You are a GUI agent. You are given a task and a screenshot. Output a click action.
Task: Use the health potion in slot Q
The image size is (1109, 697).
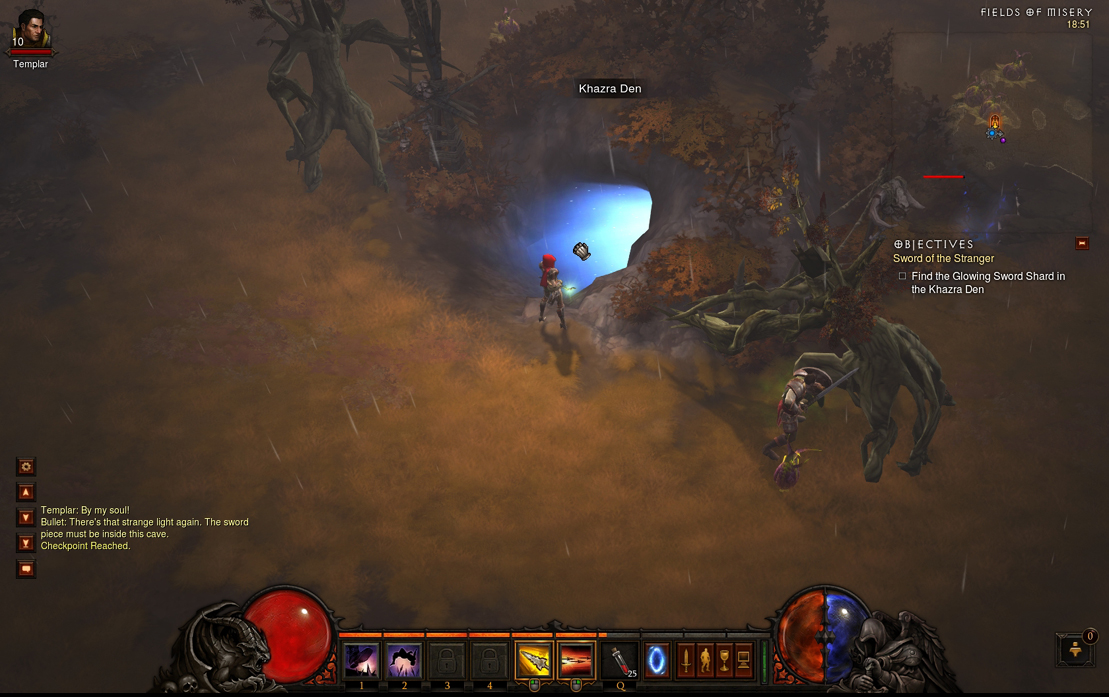[621, 661]
